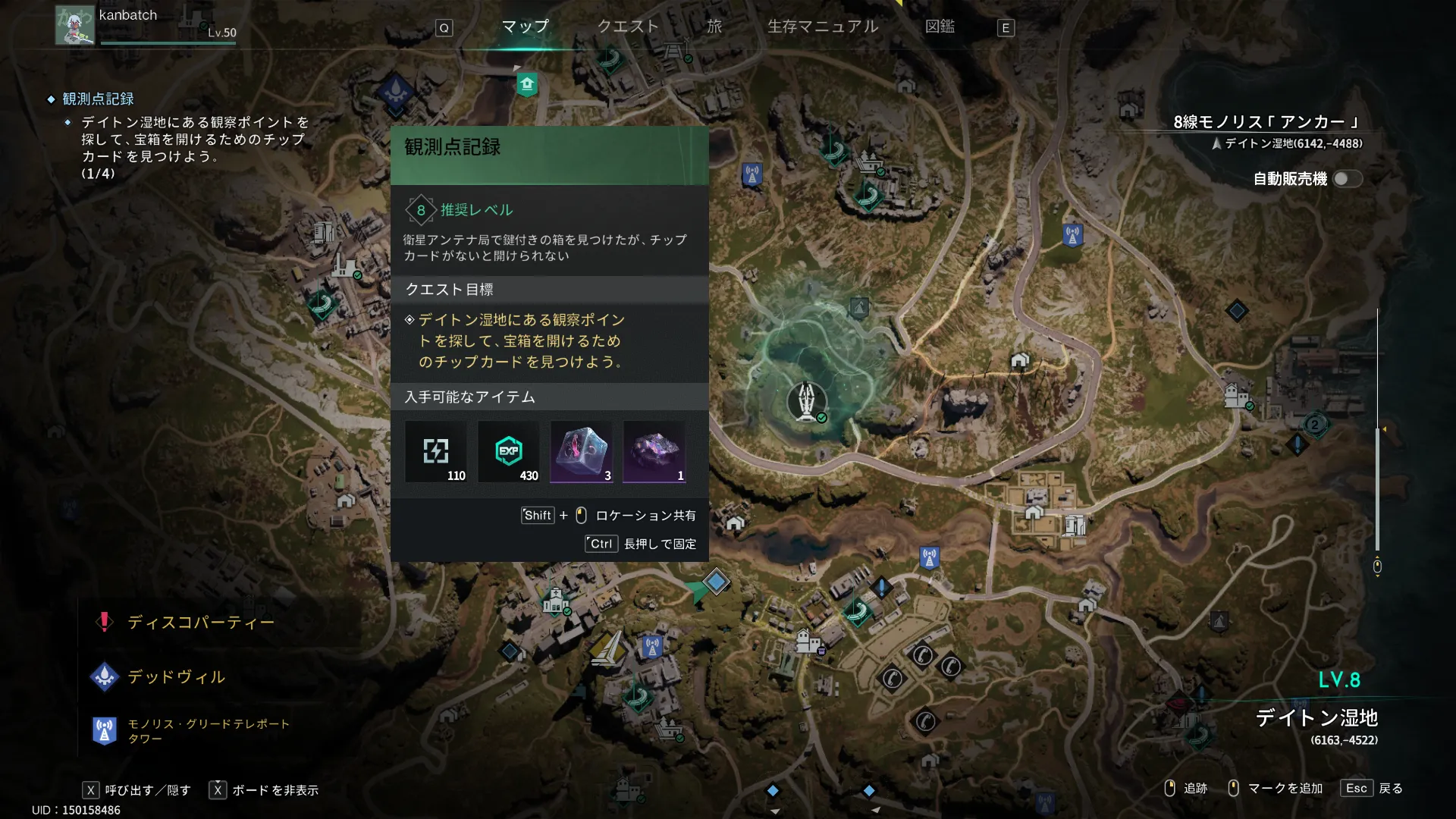The width and height of the screenshot is (1456, 819).
Task: Click the EXP 430 reward icon
Action: (509, 452)
